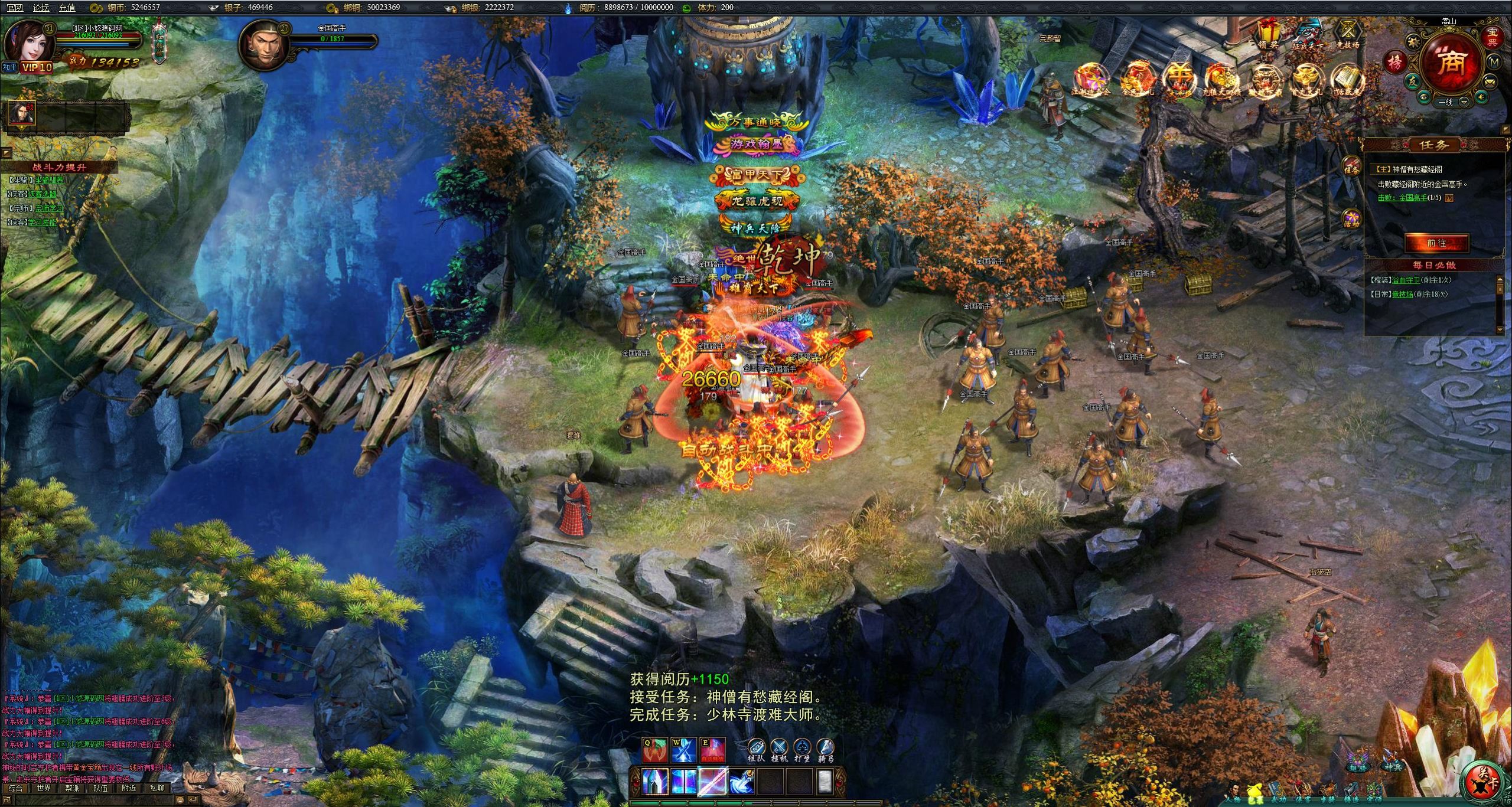Switch chat to the 世界 tab
The width and height of the screenshot is (1512, 807).
point(44,788)
